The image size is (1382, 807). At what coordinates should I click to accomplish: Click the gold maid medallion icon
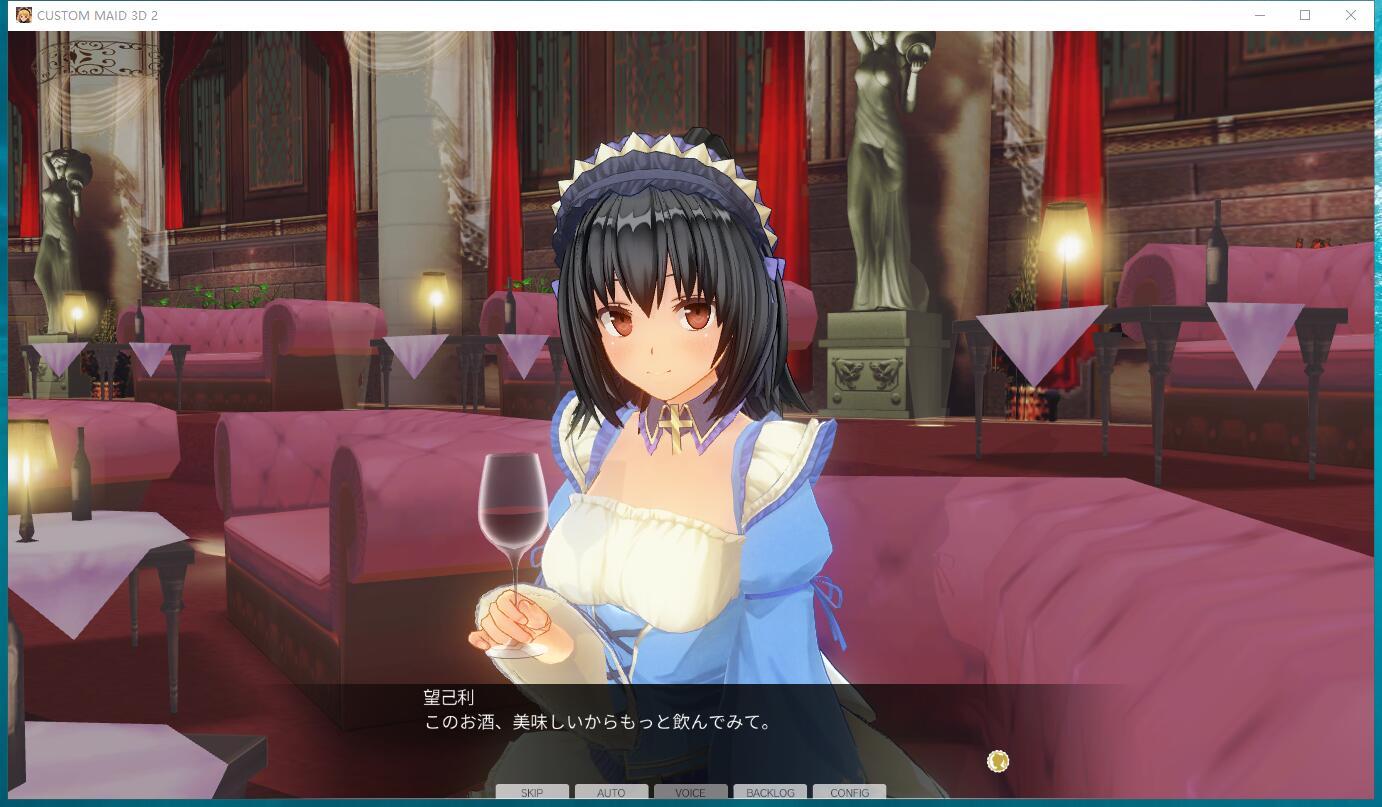pyautogui.click(x=997, y=761)
